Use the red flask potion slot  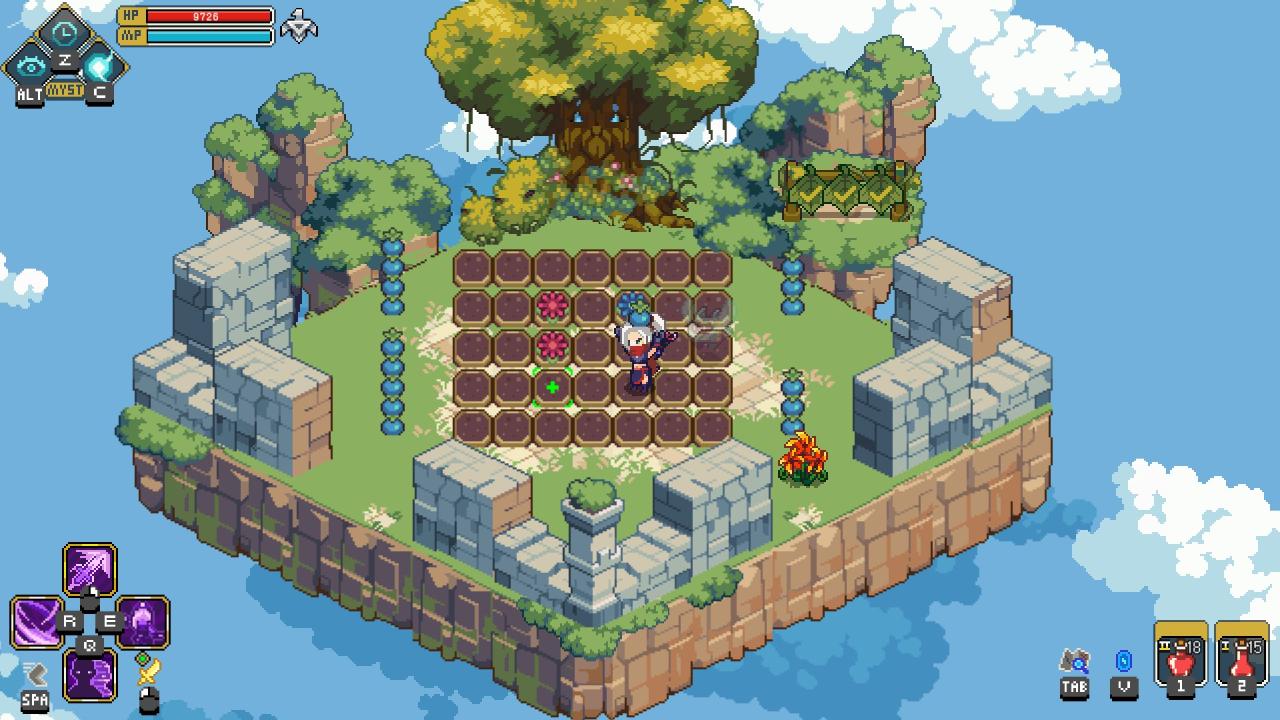1242,659
